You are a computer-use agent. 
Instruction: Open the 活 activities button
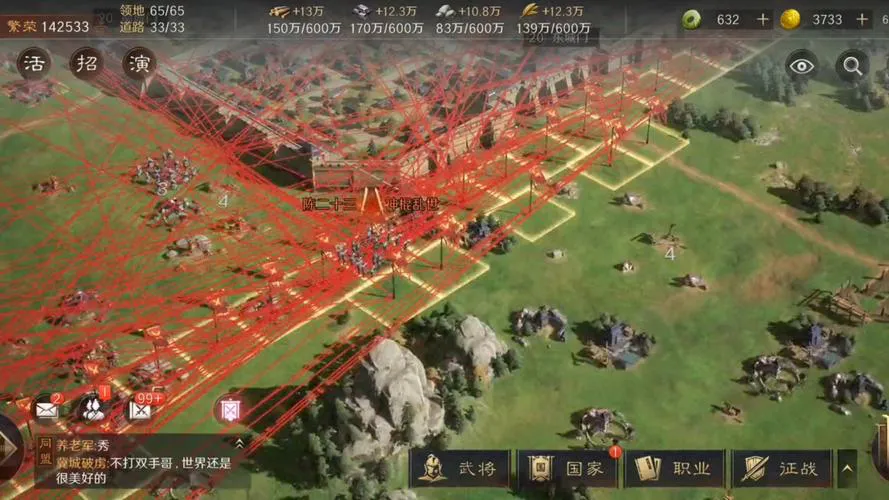(33, 63)
